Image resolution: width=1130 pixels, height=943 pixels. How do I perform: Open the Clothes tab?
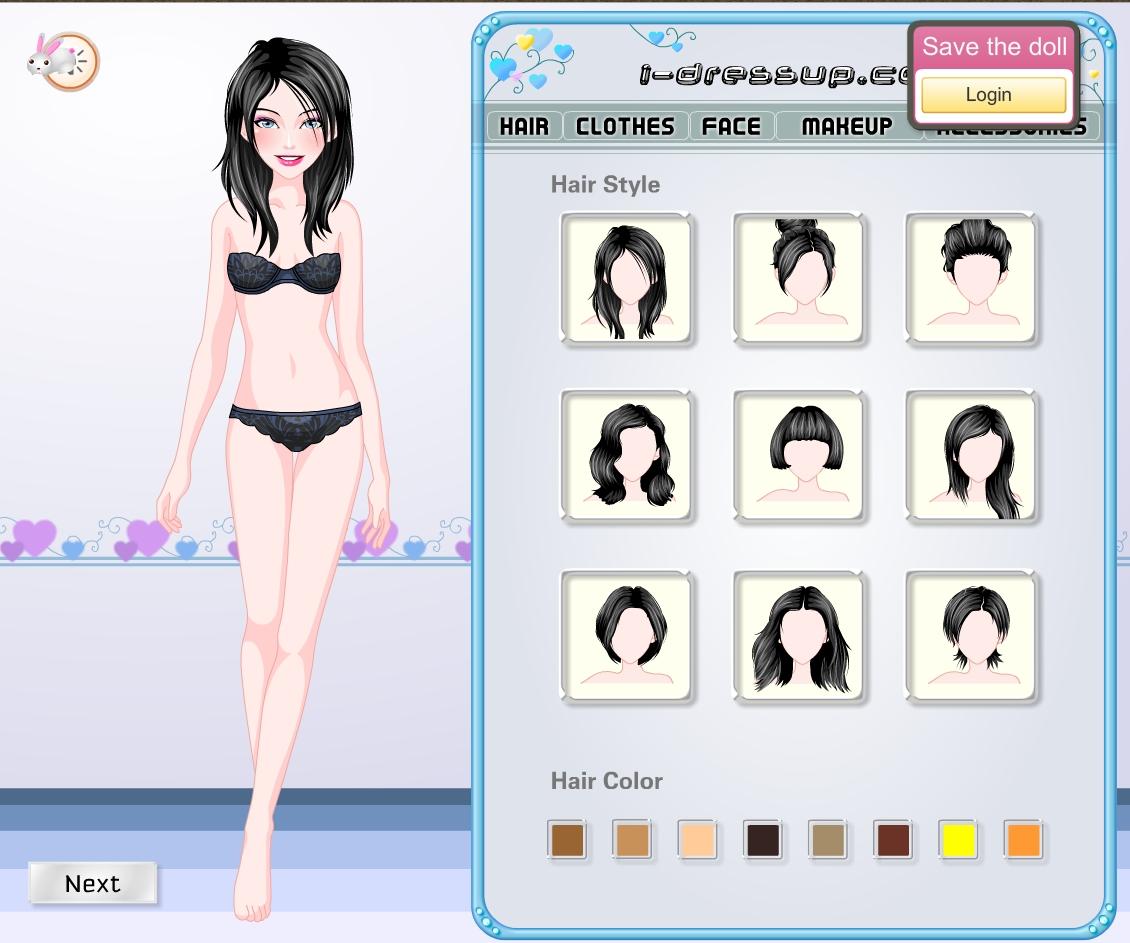[625, 126]
